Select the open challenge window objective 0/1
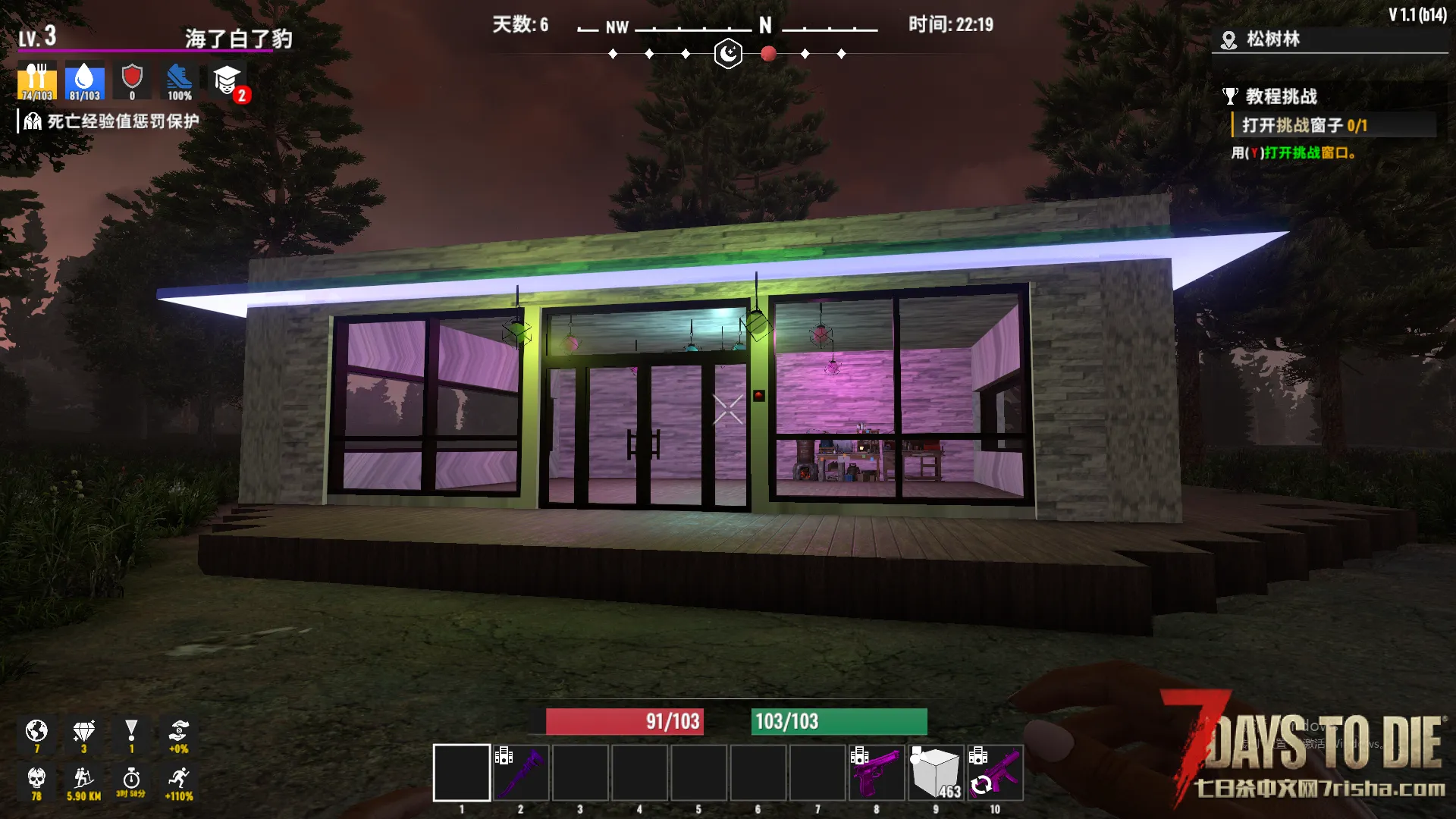Viewport: 1456px width, 819px height. click(1304, 125)
